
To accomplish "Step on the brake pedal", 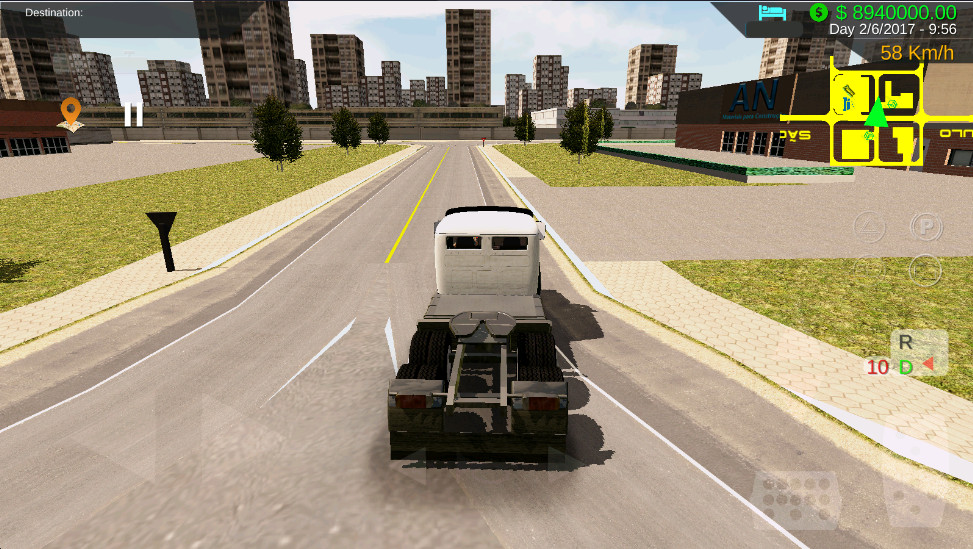I will pyautogui.click(x=795, y=498).
